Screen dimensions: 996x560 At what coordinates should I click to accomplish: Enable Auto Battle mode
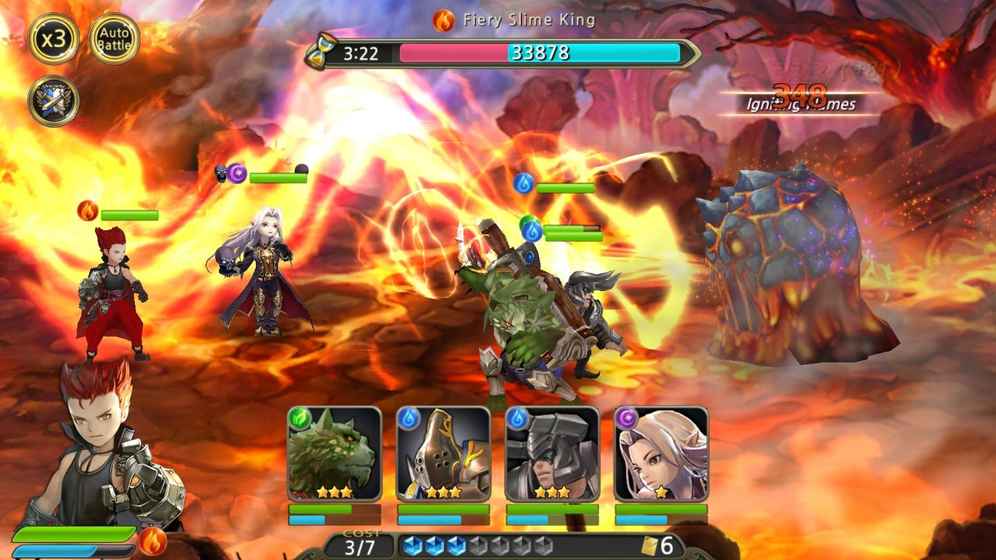point(114,39)
